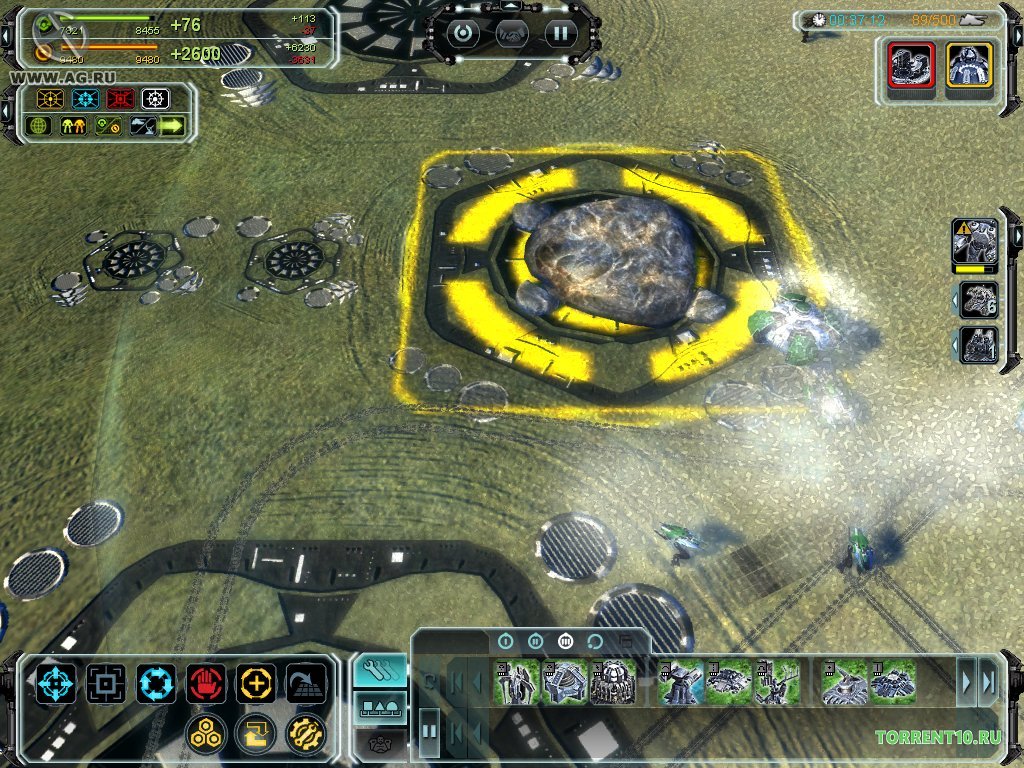Click the blue four-arrow move command

(56, 684)
